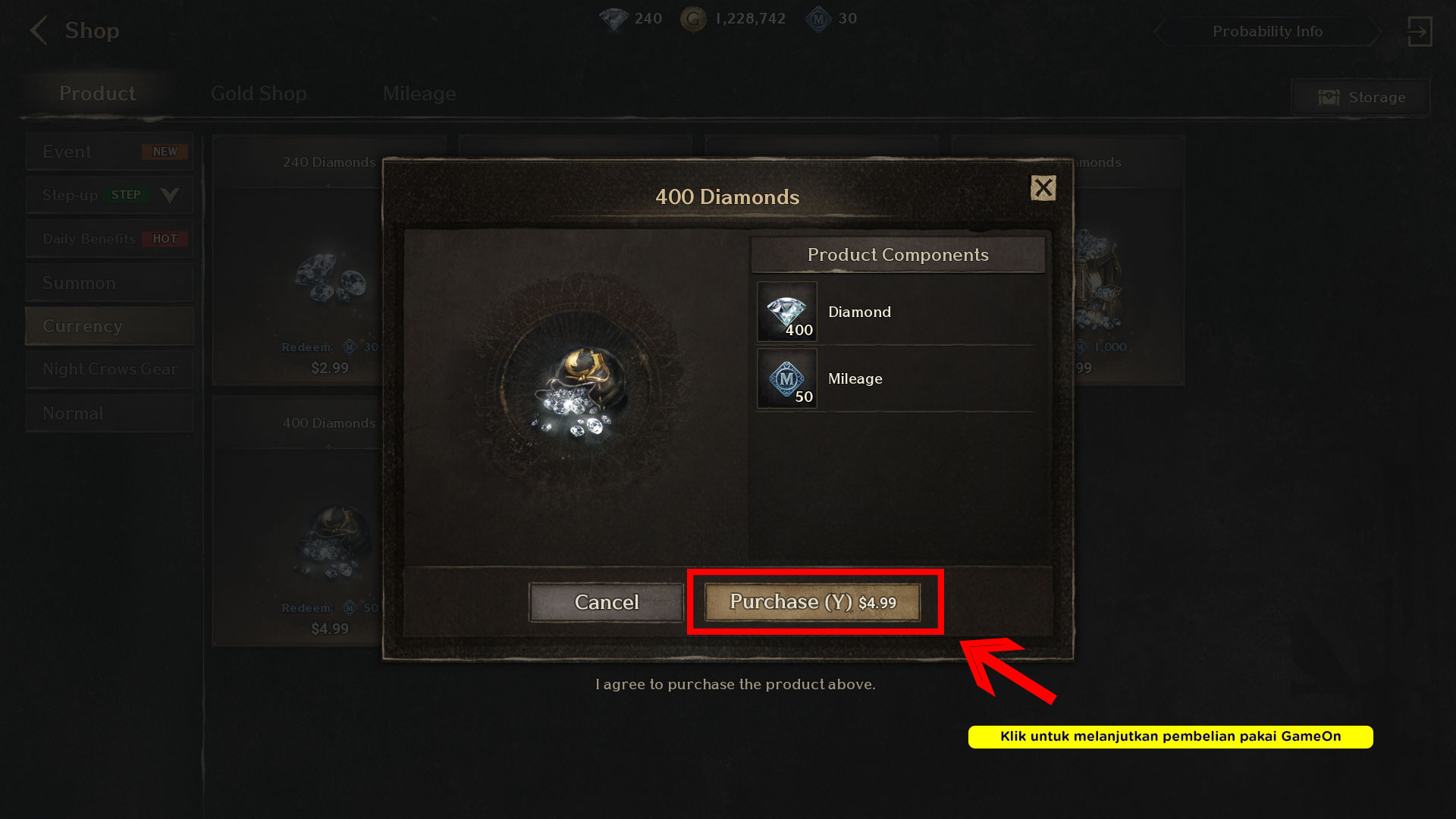Open the Storage button

1361,97
